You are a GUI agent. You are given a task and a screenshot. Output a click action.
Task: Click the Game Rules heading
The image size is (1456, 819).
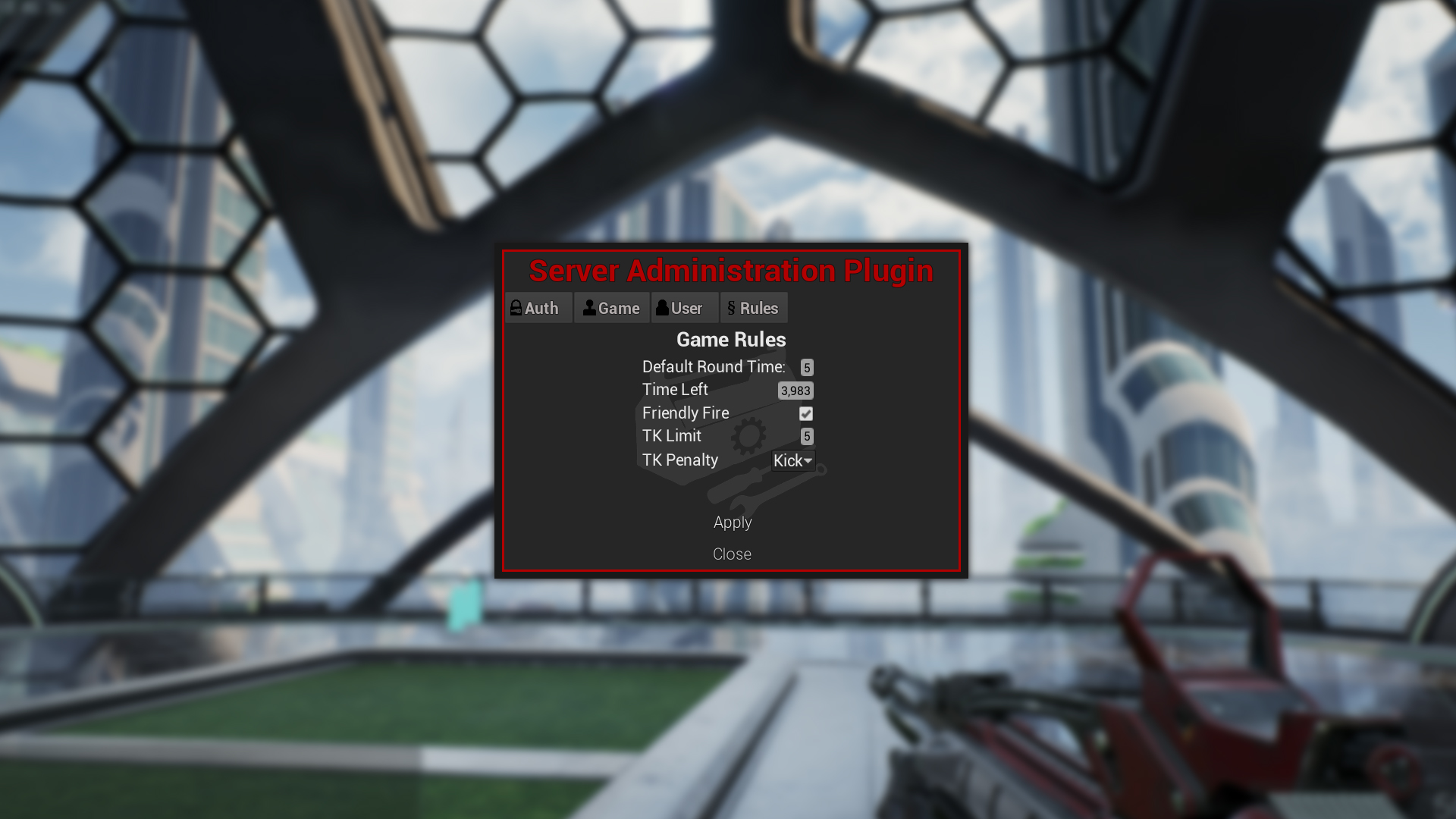731,340
